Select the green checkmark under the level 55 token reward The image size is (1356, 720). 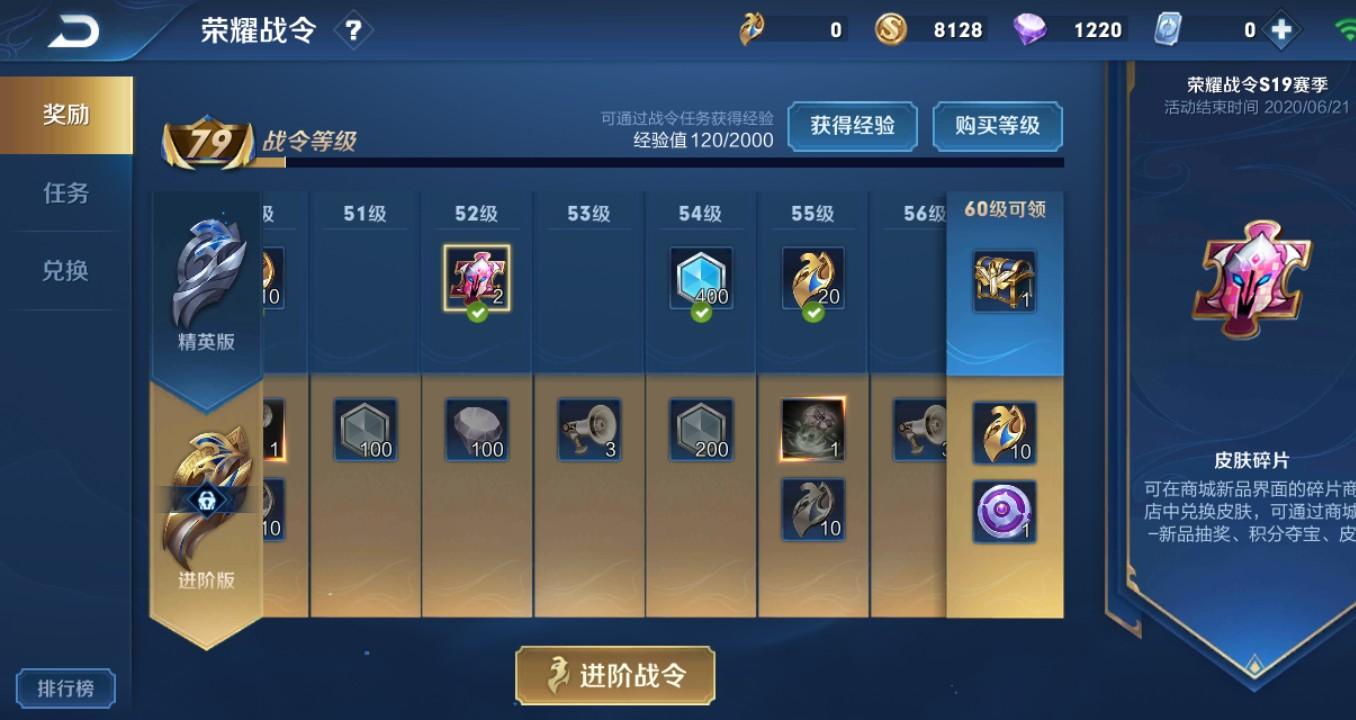click(x=812, y=313)
